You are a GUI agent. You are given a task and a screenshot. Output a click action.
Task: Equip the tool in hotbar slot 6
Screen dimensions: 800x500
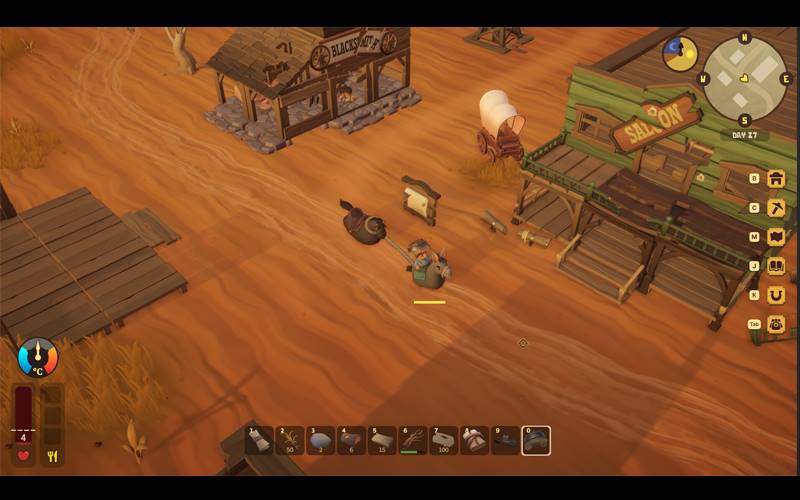click(413, 440)
